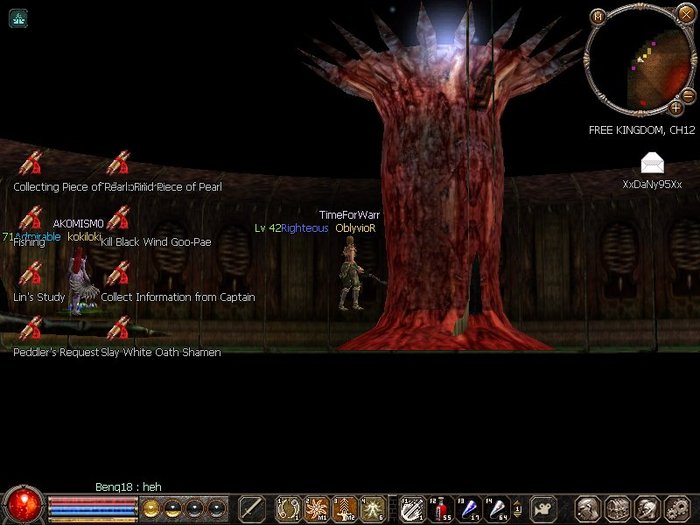Open the large map with the M button
This screenshot has width=700, height=525.
click(598, 16)
